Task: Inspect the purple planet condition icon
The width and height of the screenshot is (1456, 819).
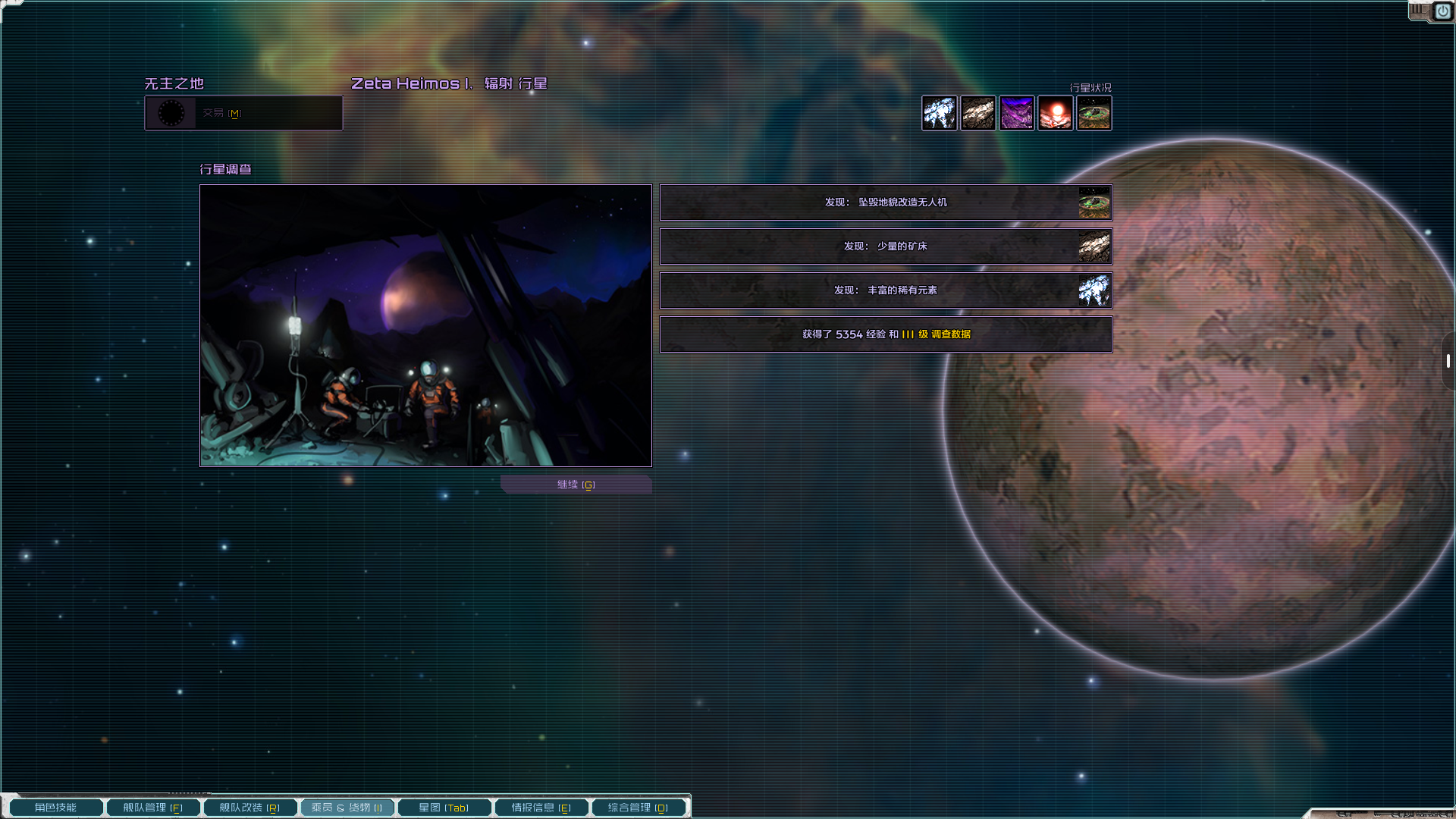Action: click(1017, 113)
